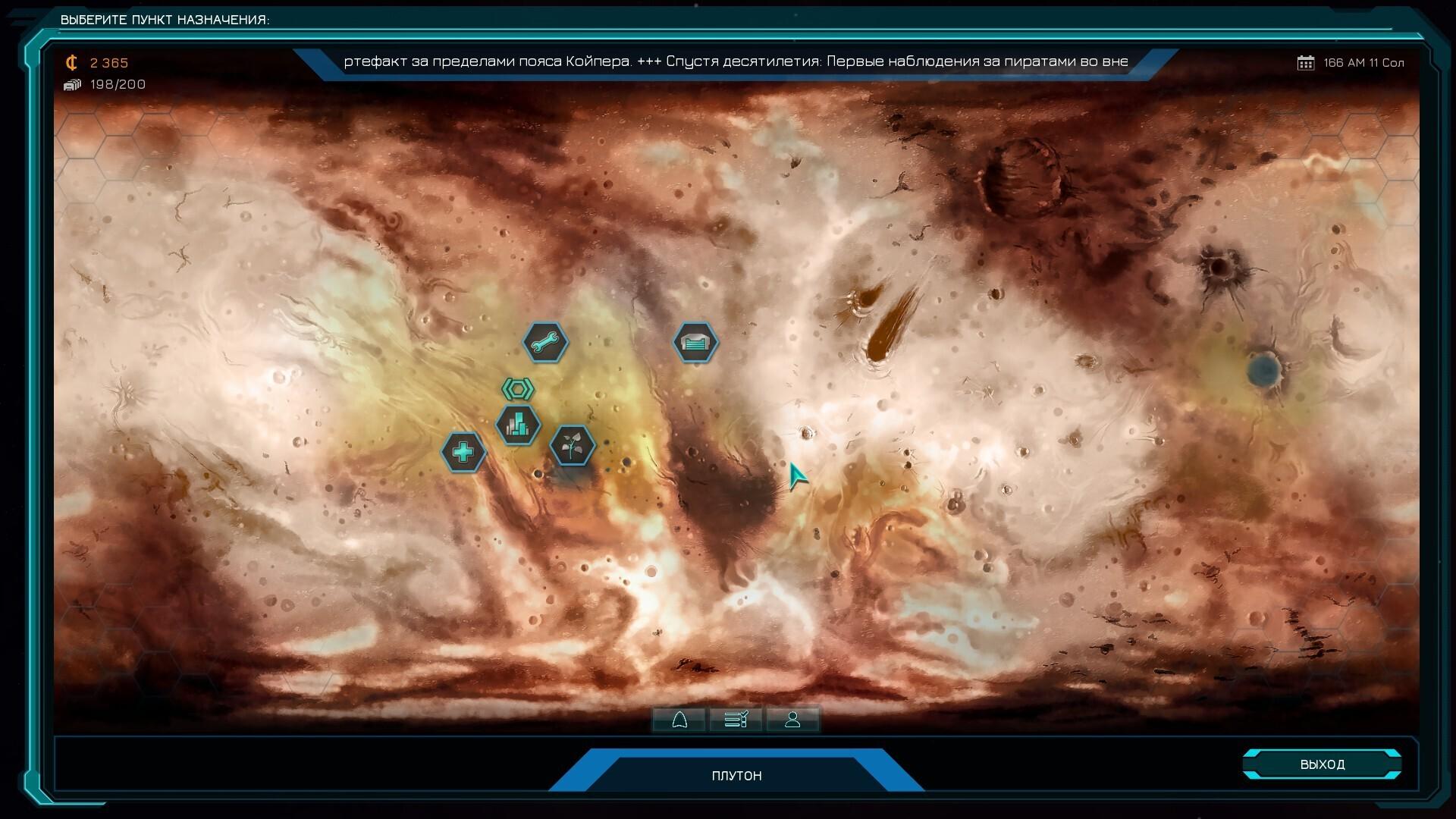
Task: Select the wrench repair station marker
Action: (x=544, y=343)
